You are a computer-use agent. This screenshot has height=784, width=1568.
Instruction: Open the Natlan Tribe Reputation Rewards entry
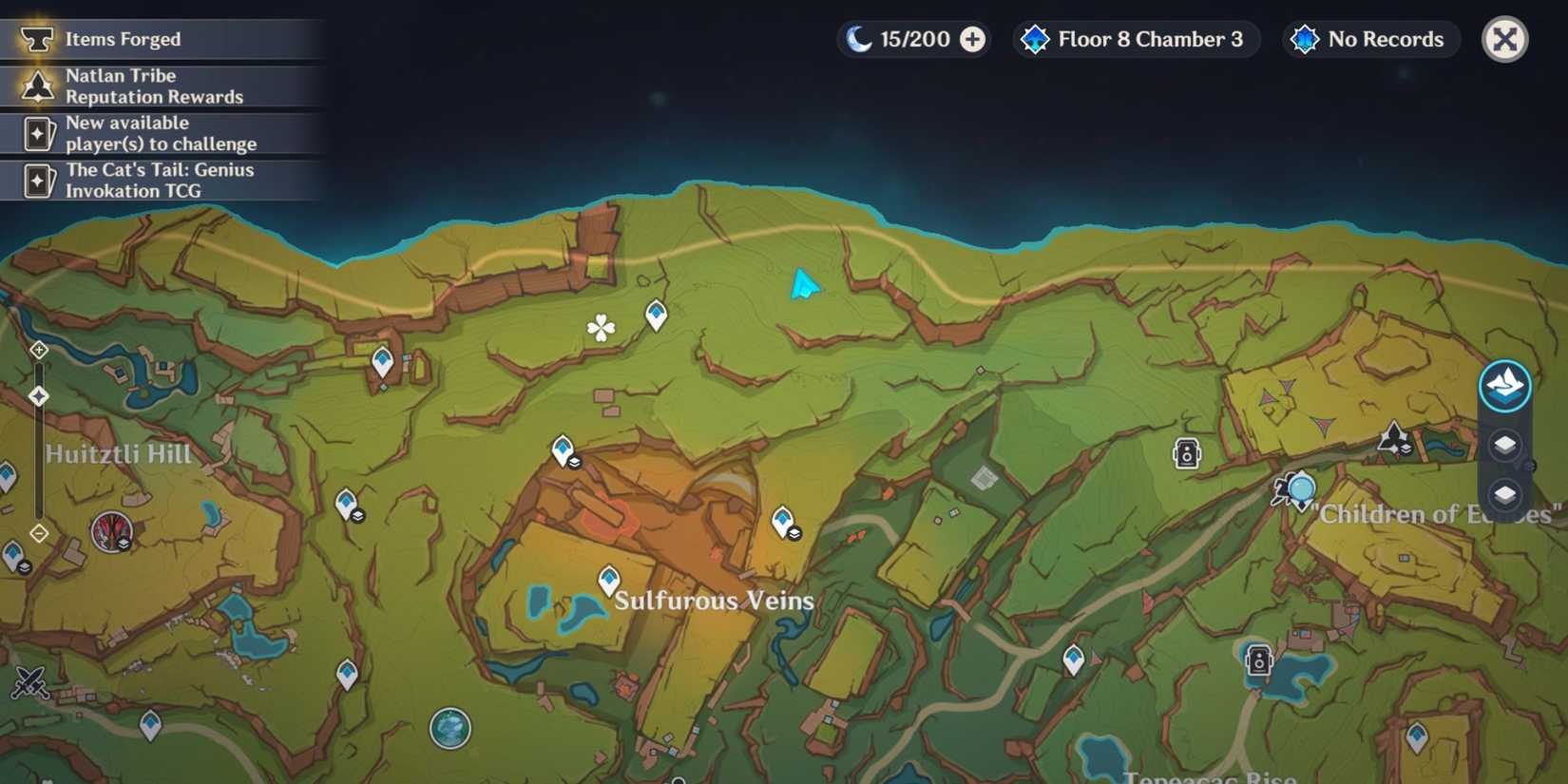(162, 86)
